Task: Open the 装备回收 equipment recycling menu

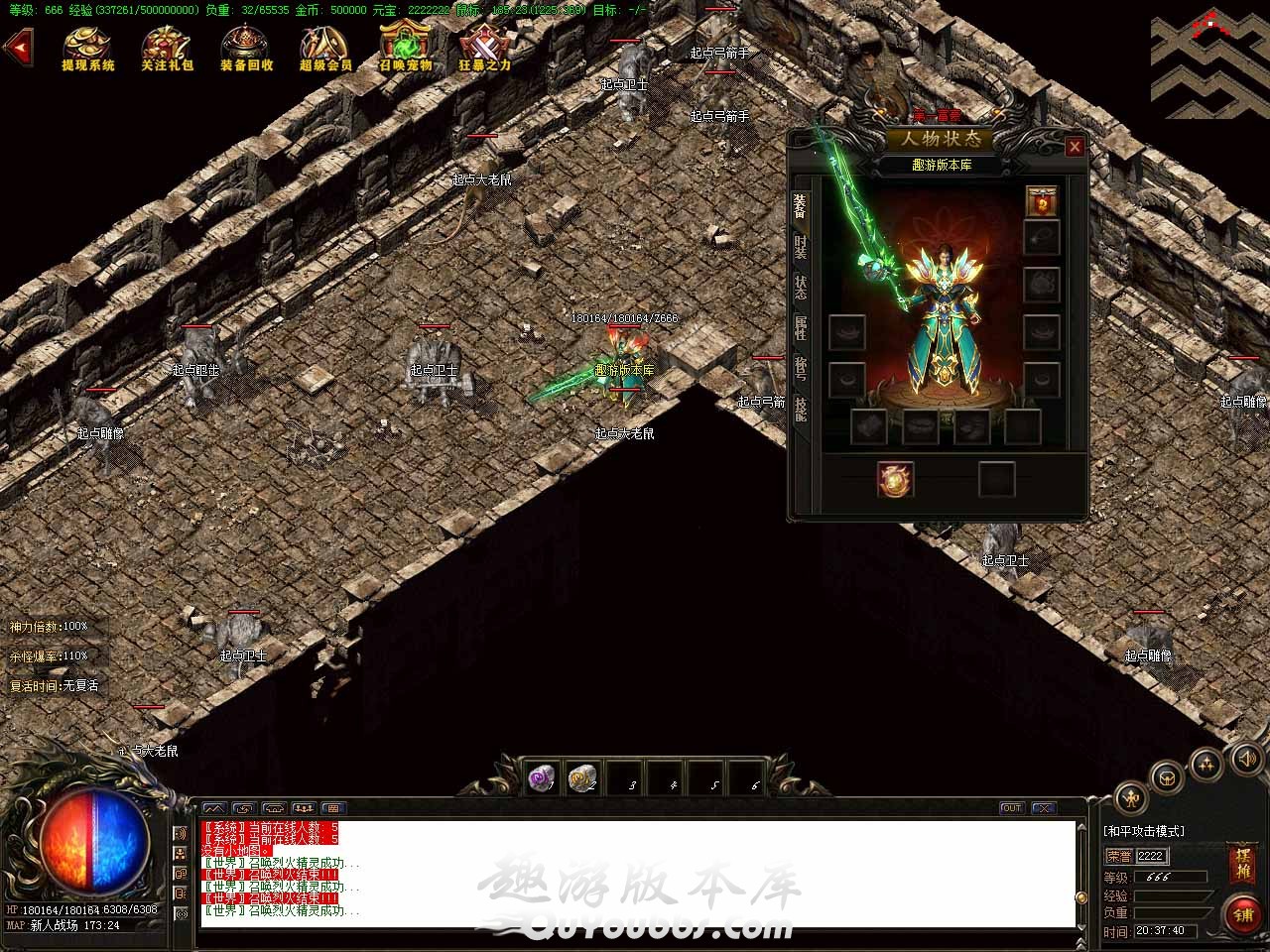Action: [x=246, y=48]
